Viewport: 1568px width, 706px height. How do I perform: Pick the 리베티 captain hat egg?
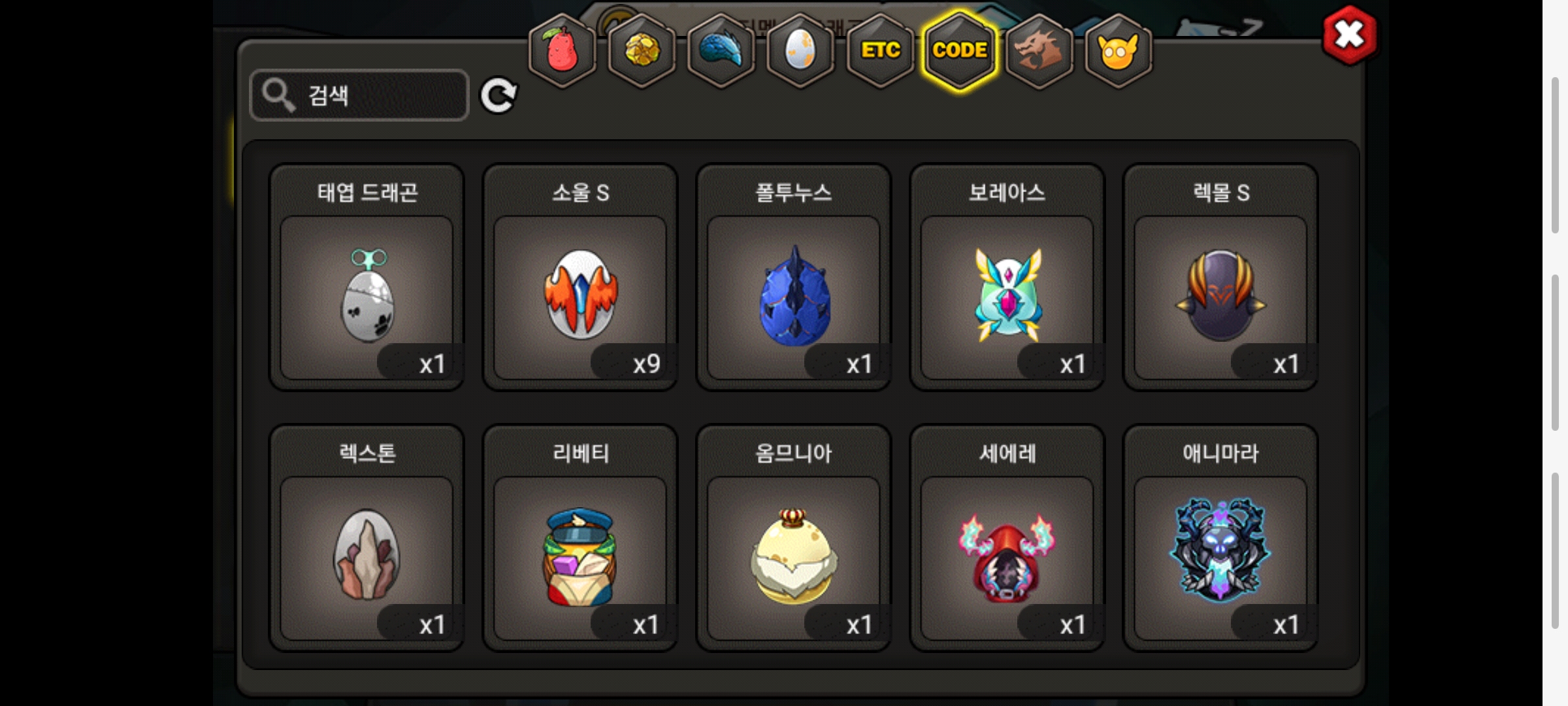pyautogui.click(x=580, y=557)
